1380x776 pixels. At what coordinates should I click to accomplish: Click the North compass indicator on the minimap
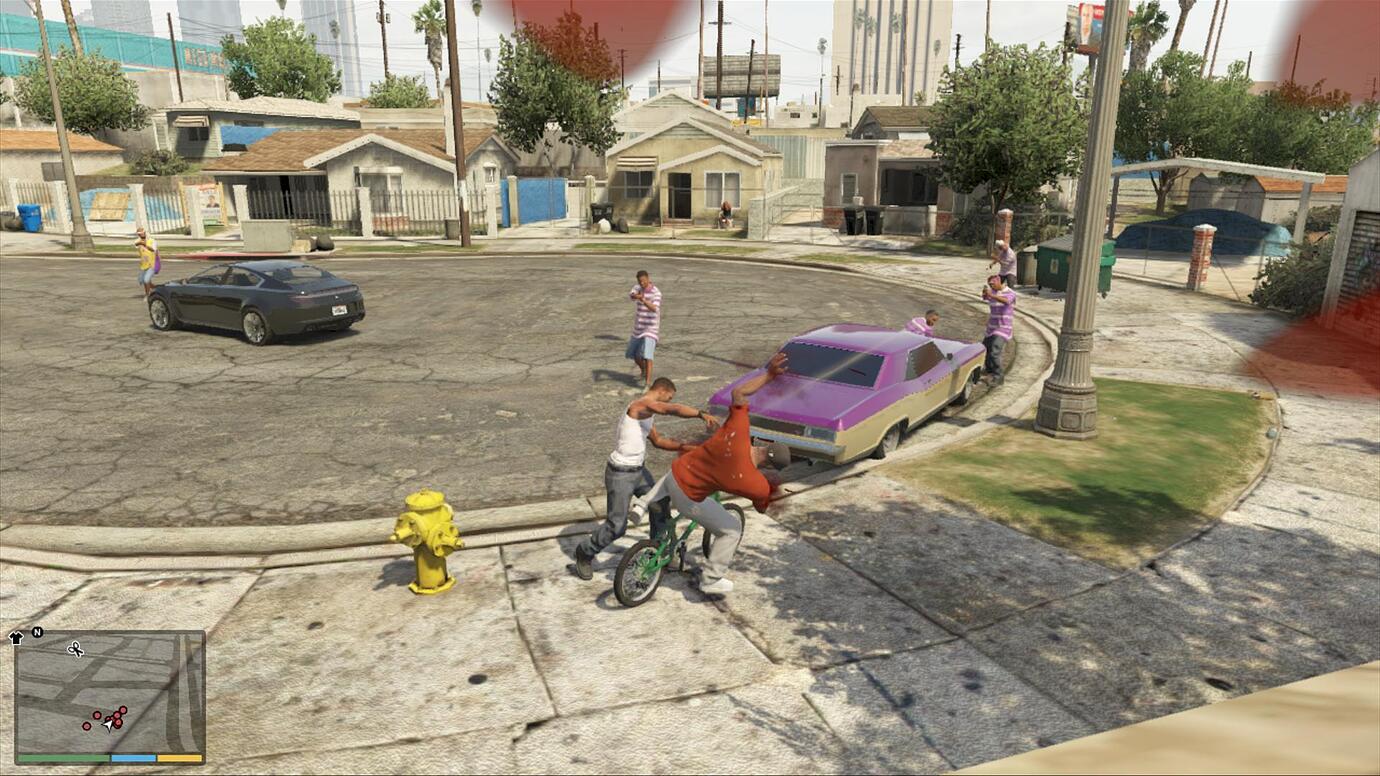36,632
